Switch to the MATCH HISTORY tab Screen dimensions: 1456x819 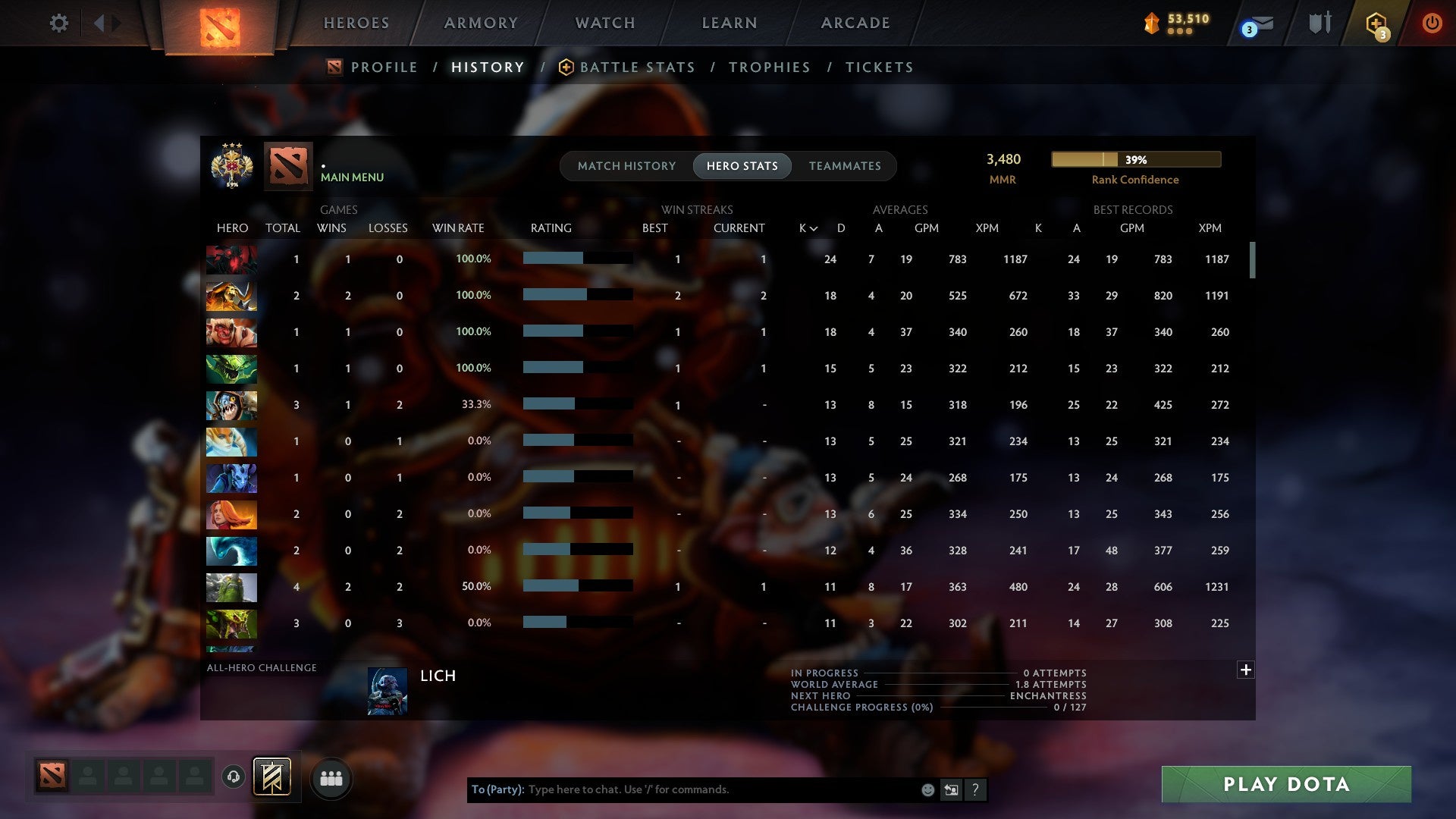626,166
